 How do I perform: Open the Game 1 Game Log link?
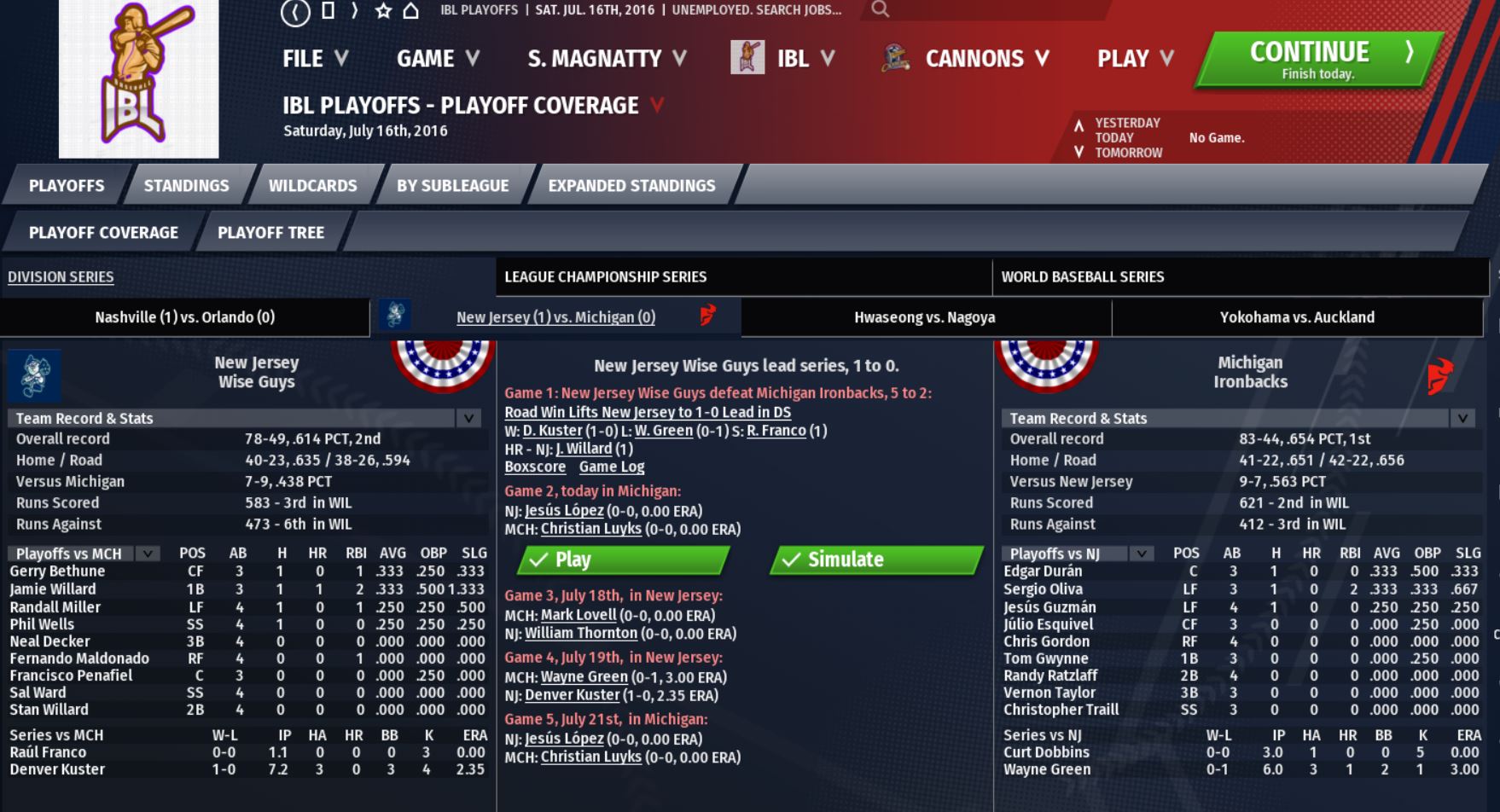coord(611,467)
